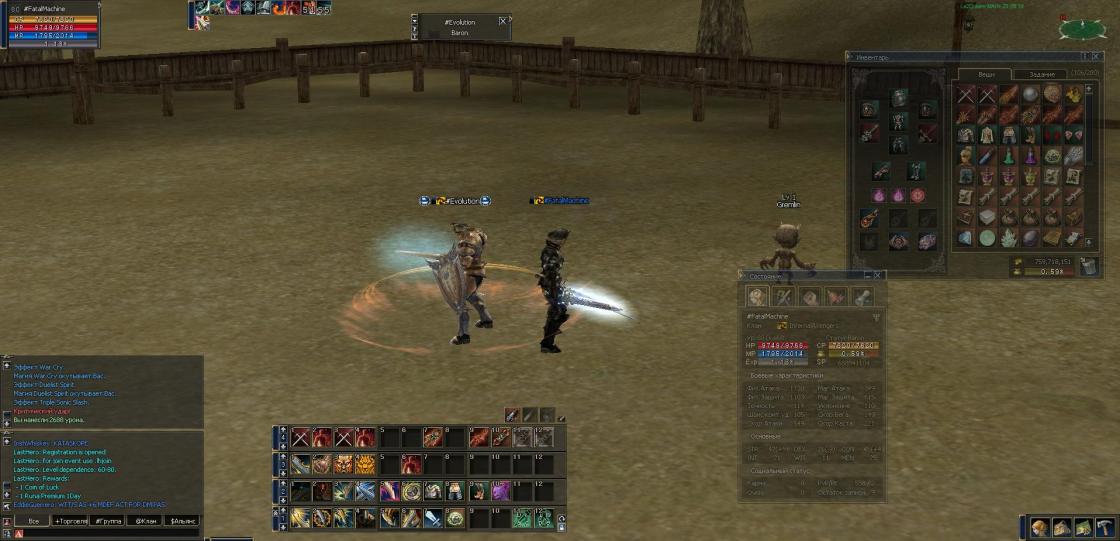Select the $Альянс alliance chat tab
Viewport: 1120px width, 541px height.
tap(182, 521)
